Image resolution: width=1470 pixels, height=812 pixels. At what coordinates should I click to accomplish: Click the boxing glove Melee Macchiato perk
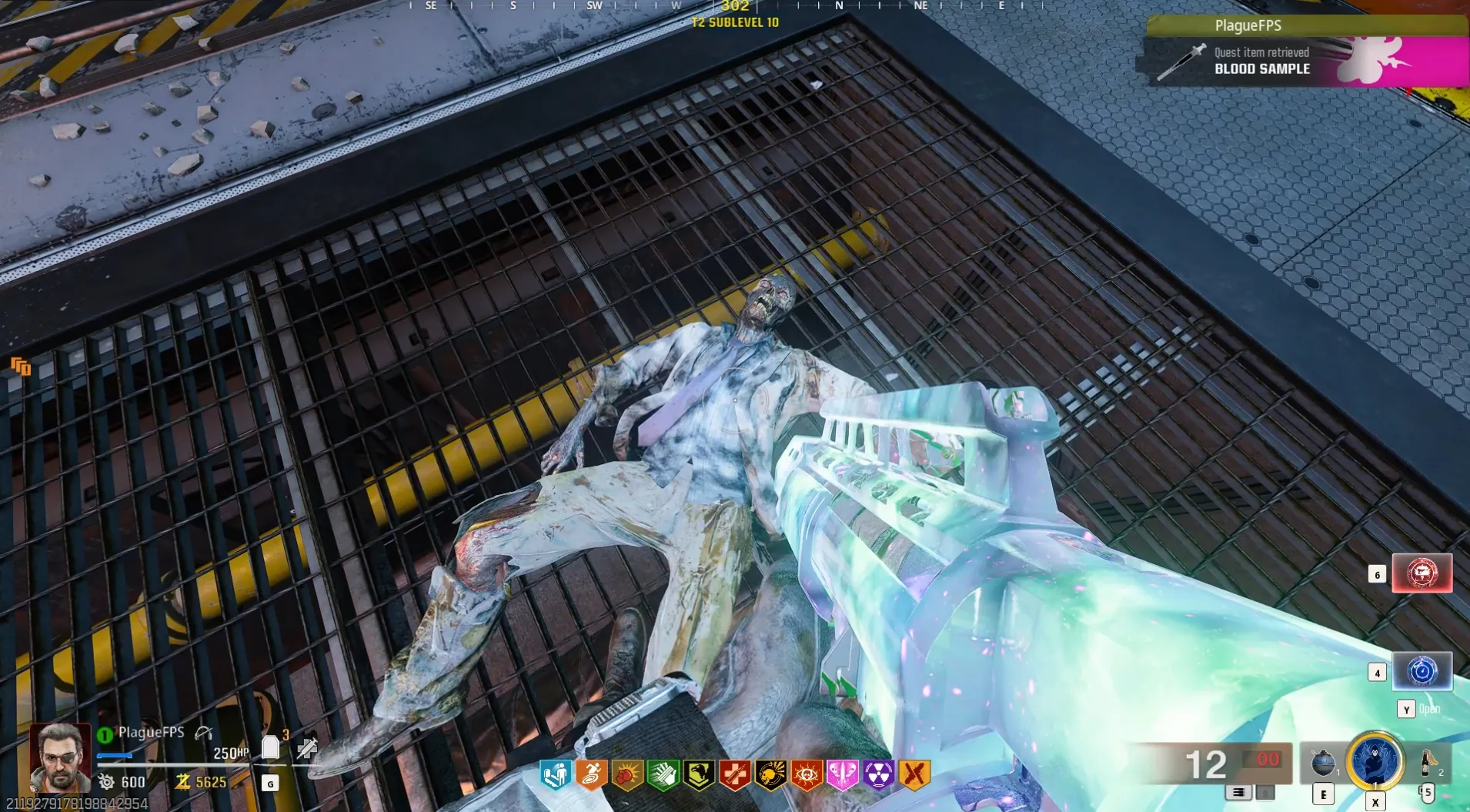coord(627,775)
